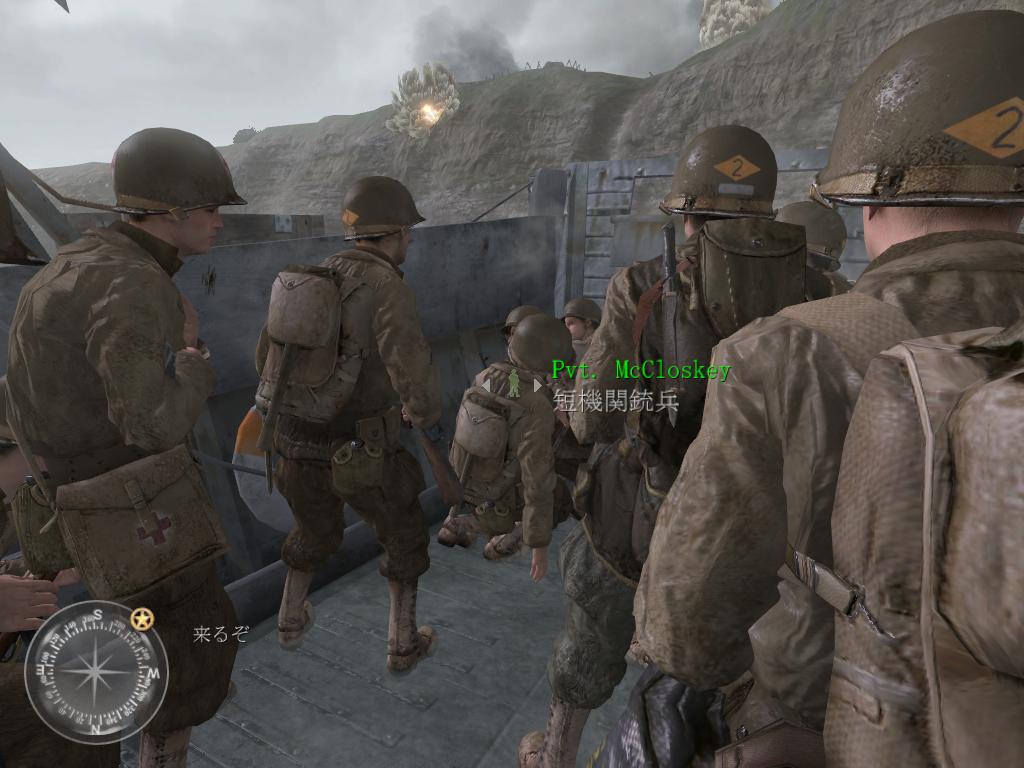Viewport: 1024px width, 768px height.
Task: Select the gold star objective marker
Action: pyautogui.click(x=142, y=619)
